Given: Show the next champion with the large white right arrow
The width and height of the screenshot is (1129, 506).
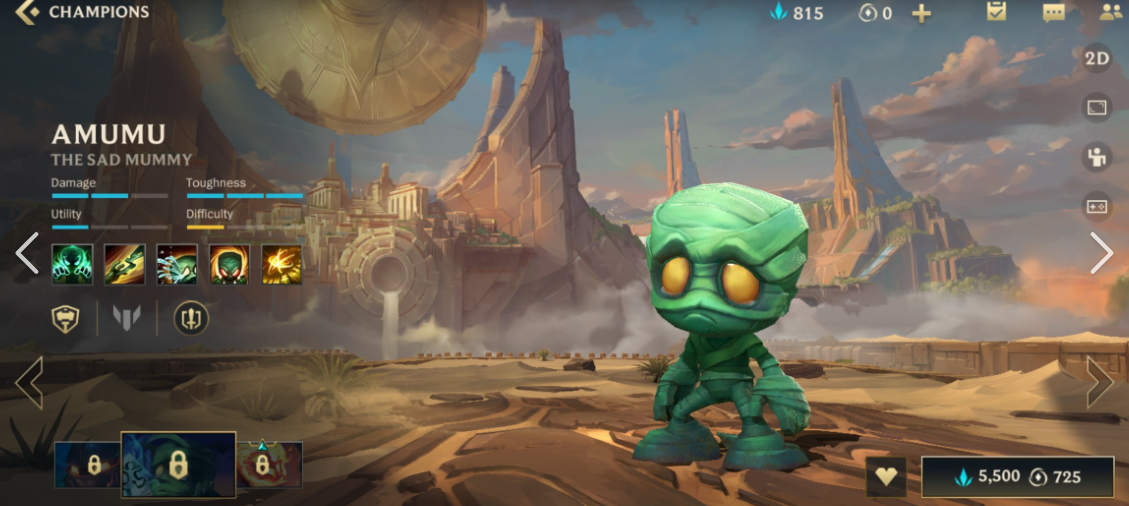Looking at the screenshot, I should click(x=1100, y=254).
